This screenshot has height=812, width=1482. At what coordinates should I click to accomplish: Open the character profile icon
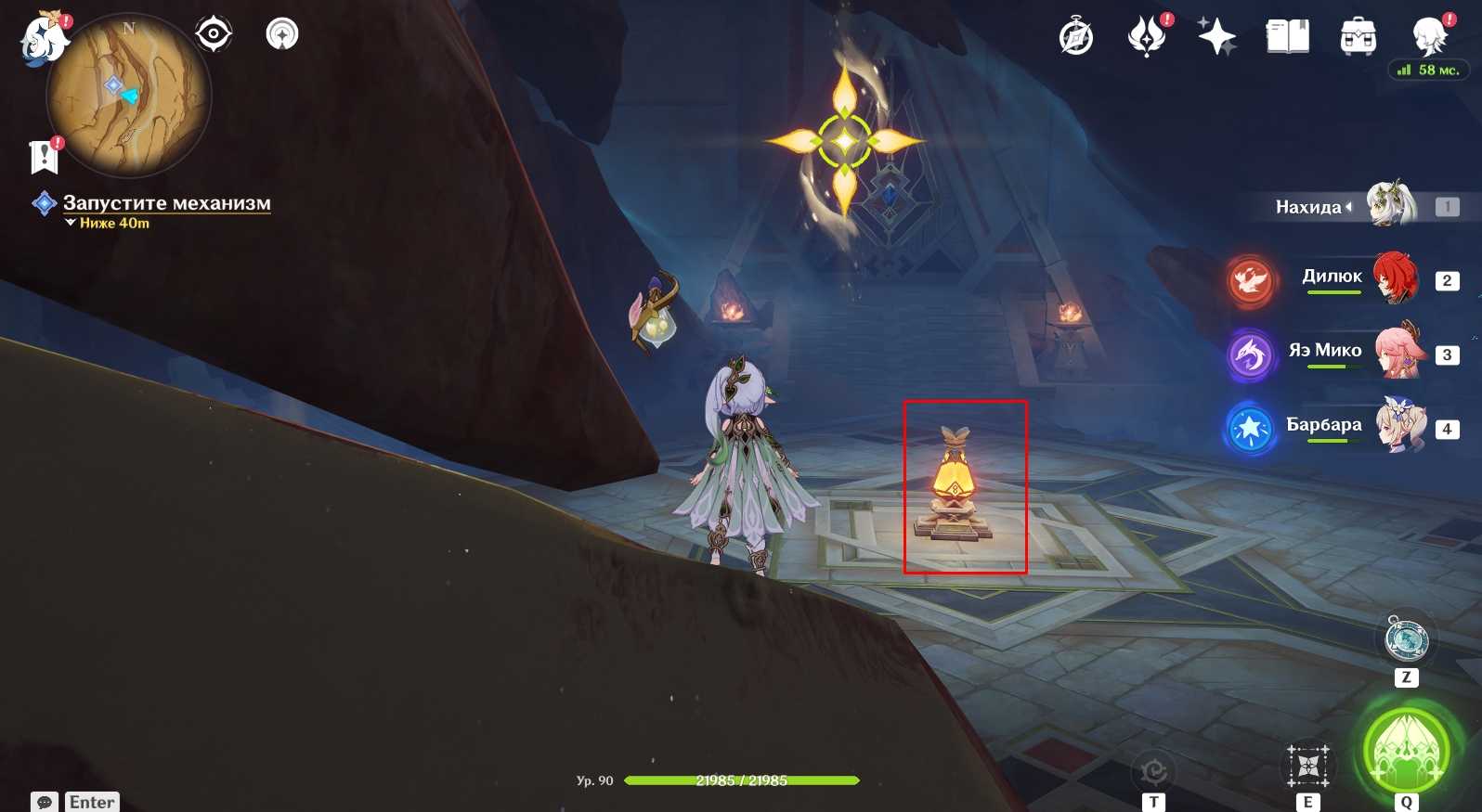(1429, 37)
